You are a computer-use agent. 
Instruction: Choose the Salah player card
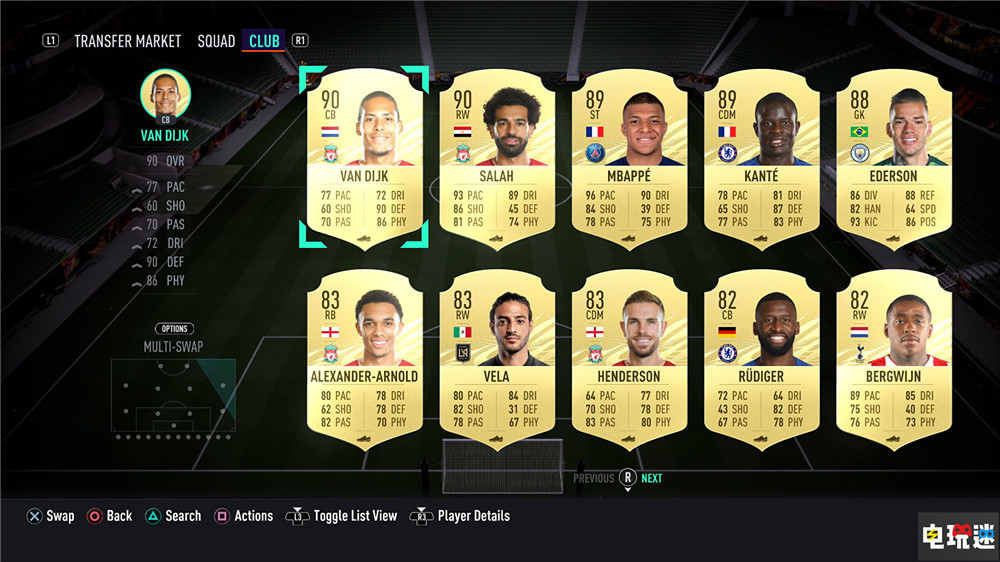point(497,157)
